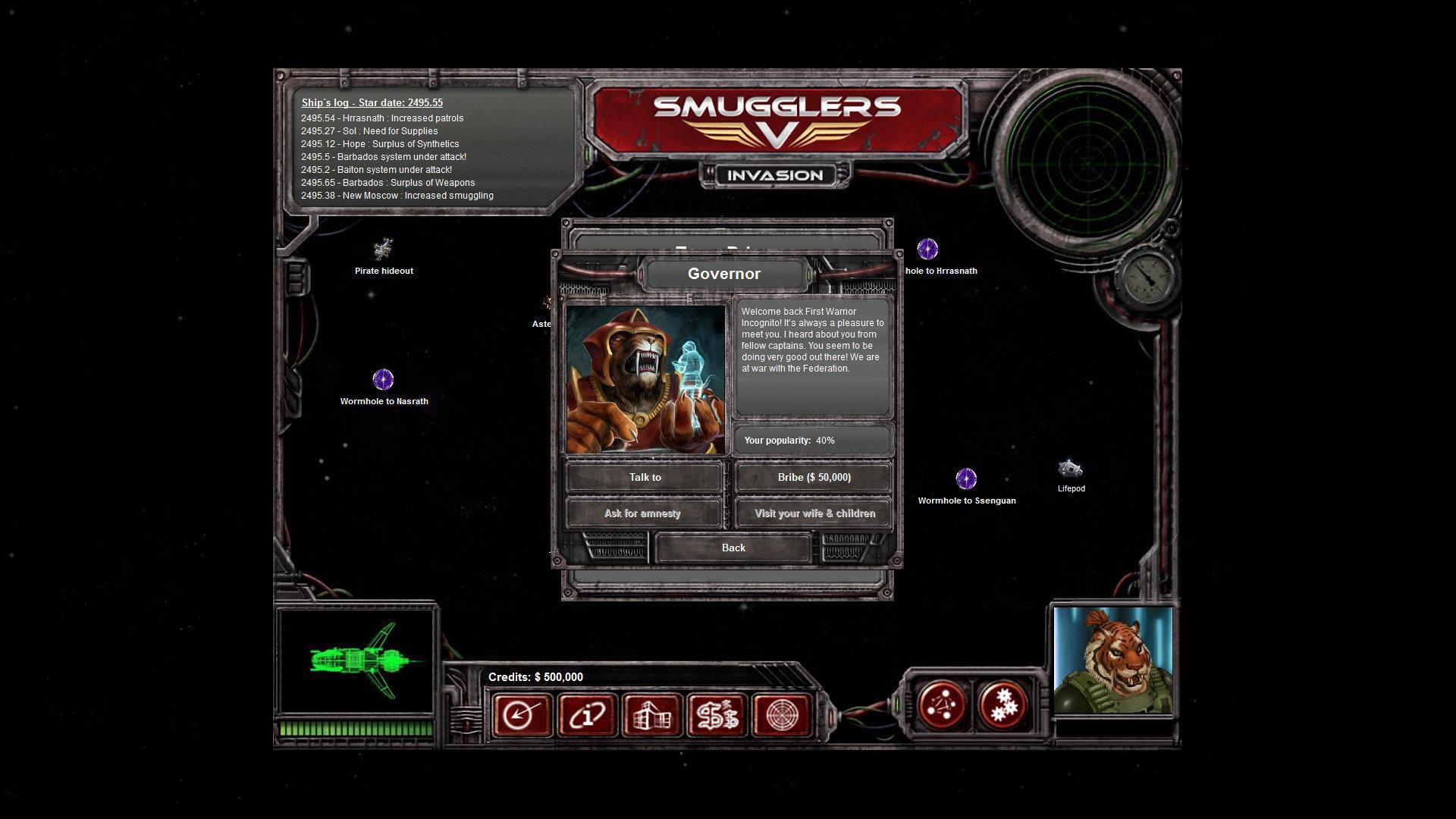This screenshot has width=1456, height=819.
Task: Open the Wormhole to Nasrath
Action: click(383, 378)
